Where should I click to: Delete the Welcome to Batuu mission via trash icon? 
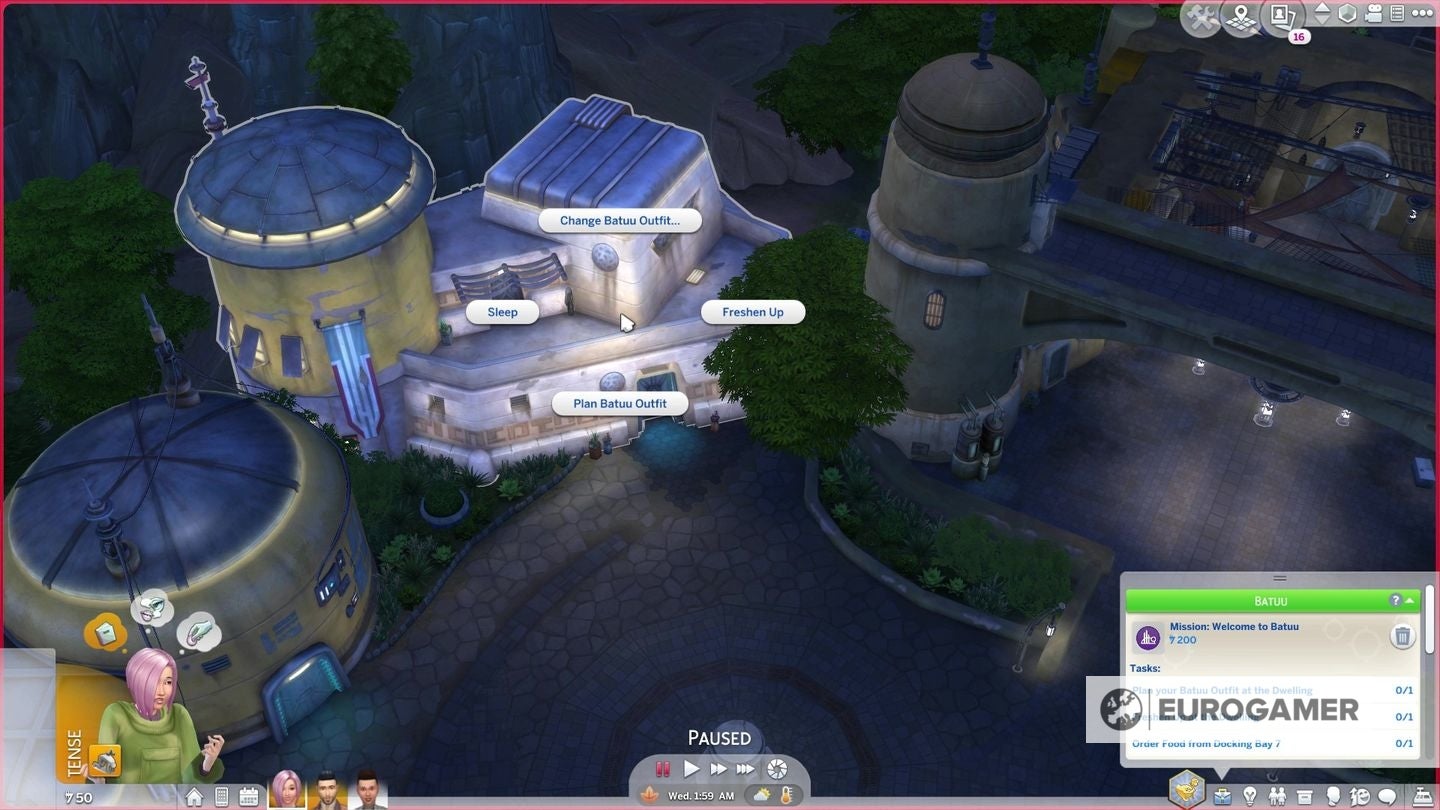click(1402, 636)
